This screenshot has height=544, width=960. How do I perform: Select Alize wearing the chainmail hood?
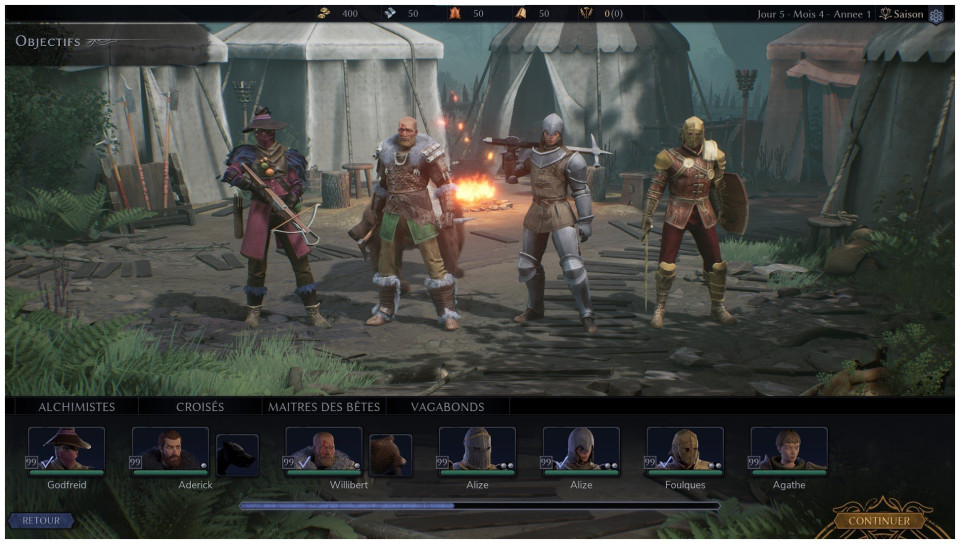pos(581,450)
